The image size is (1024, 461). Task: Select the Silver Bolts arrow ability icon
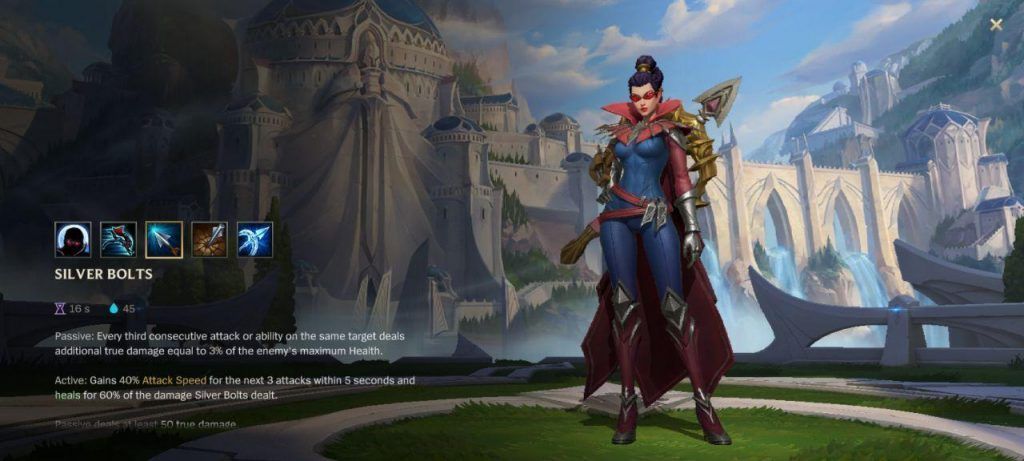tap(164, 240)
